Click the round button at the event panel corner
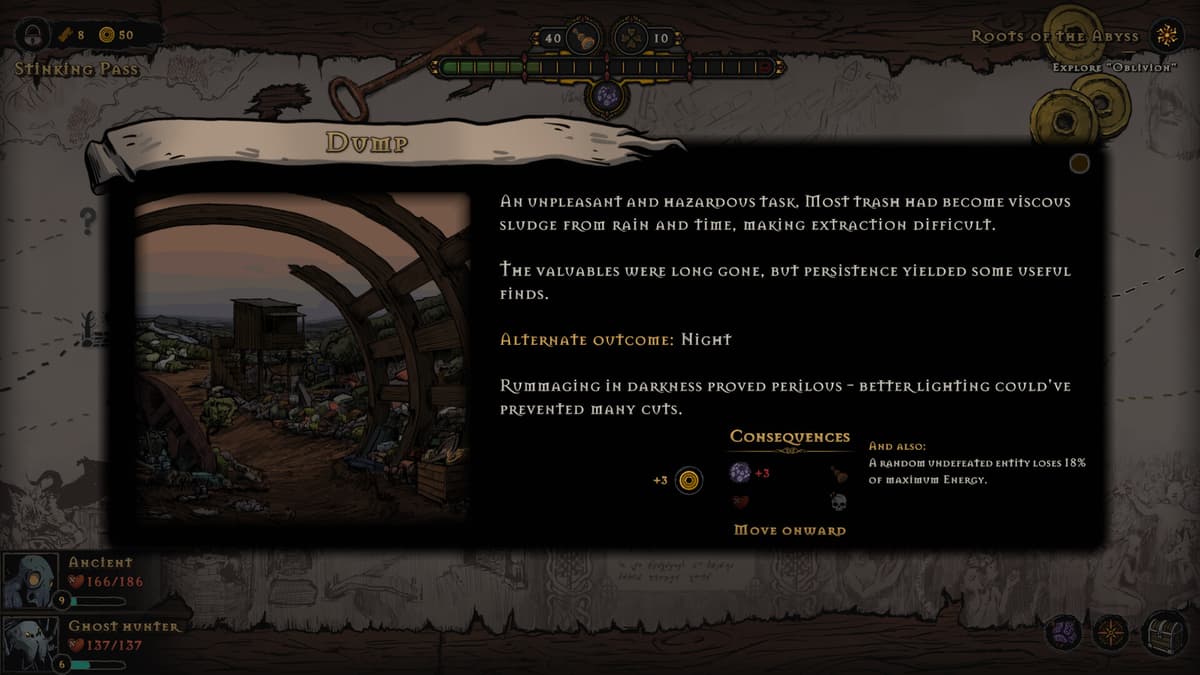This screenshot has width=1200, height=675. (1079, 163)
